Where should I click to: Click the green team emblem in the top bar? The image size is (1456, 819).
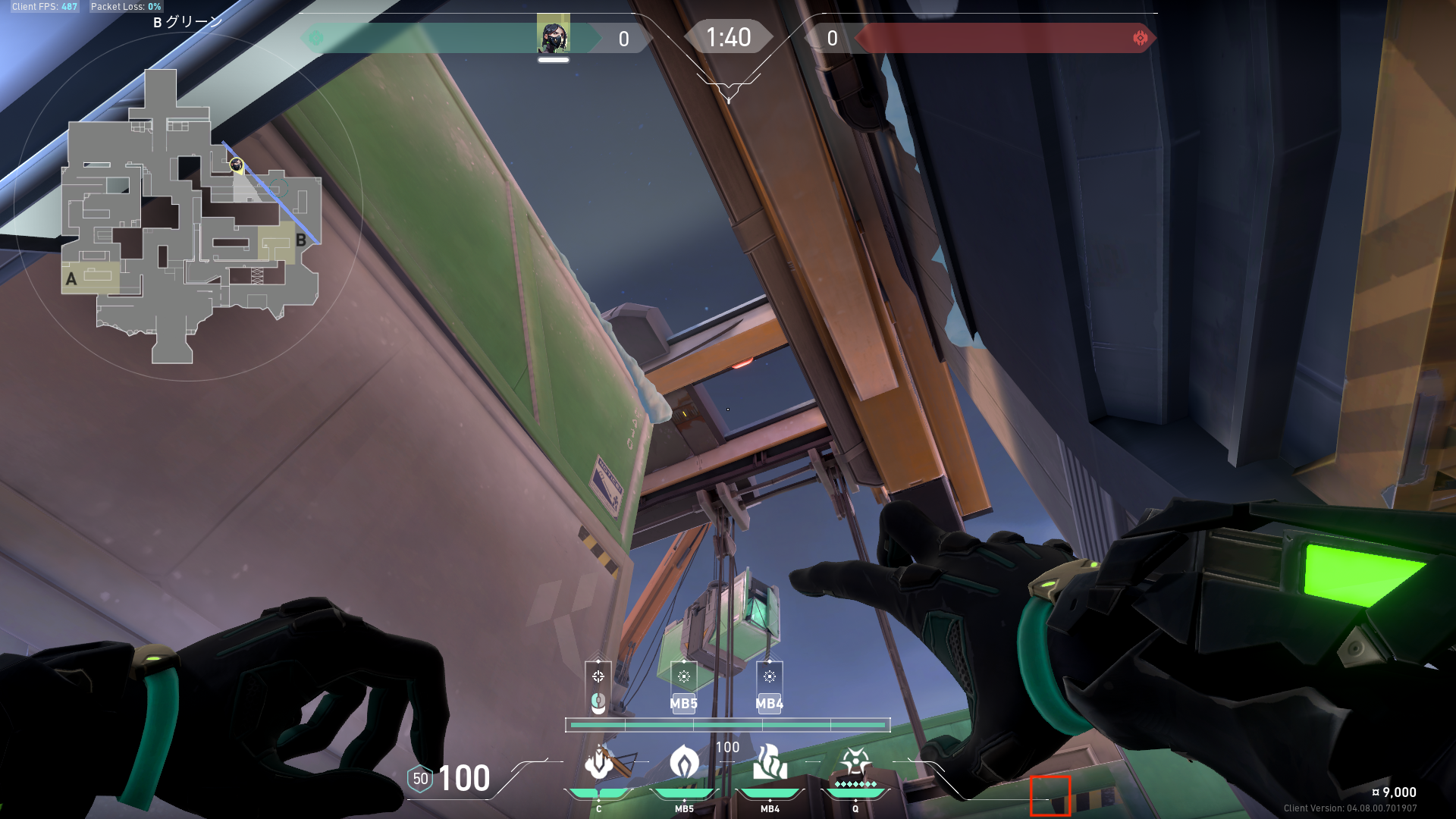pyautogui.click(x=316, y=38)
